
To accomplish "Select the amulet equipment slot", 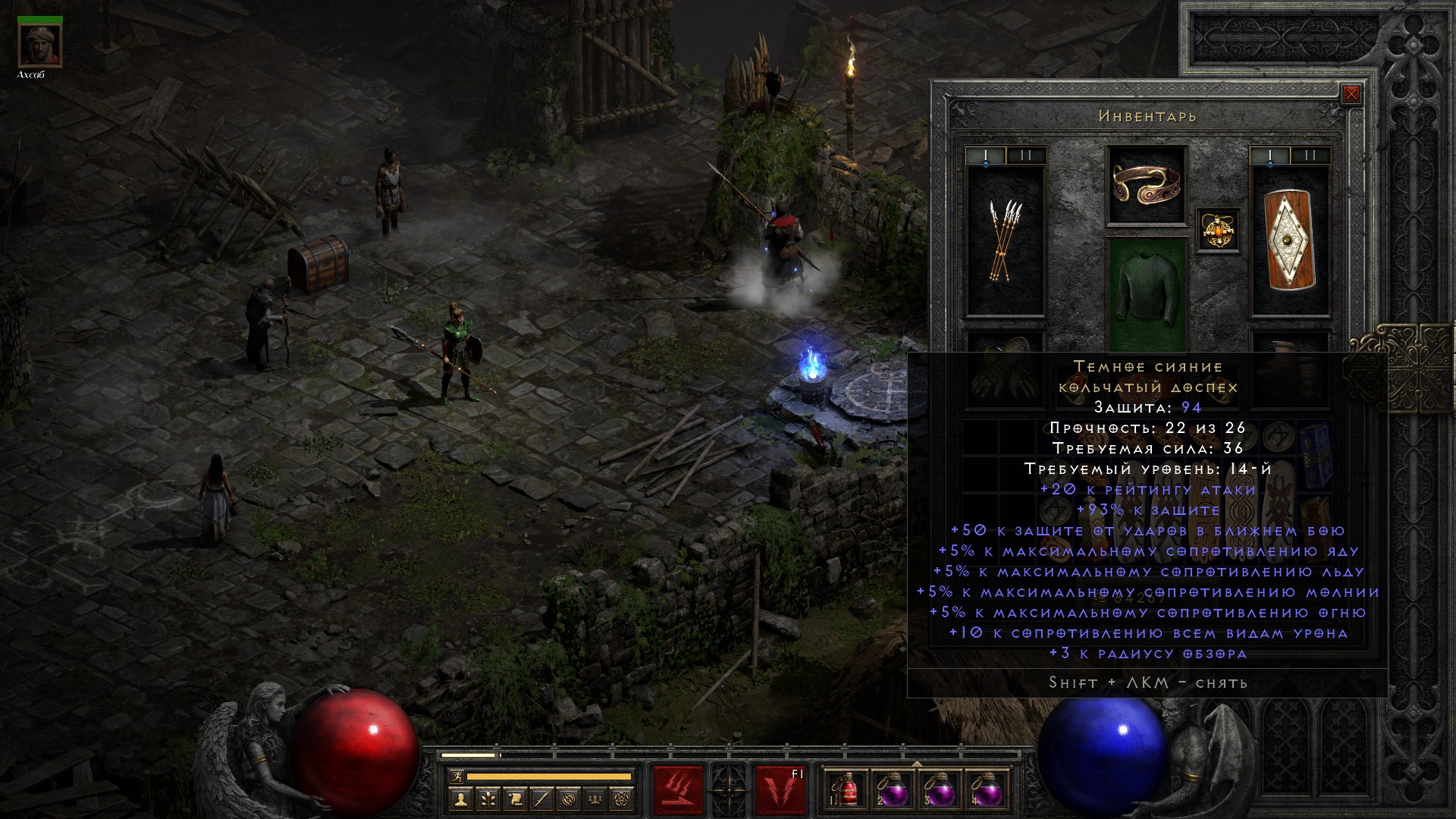I will 1219,230.
